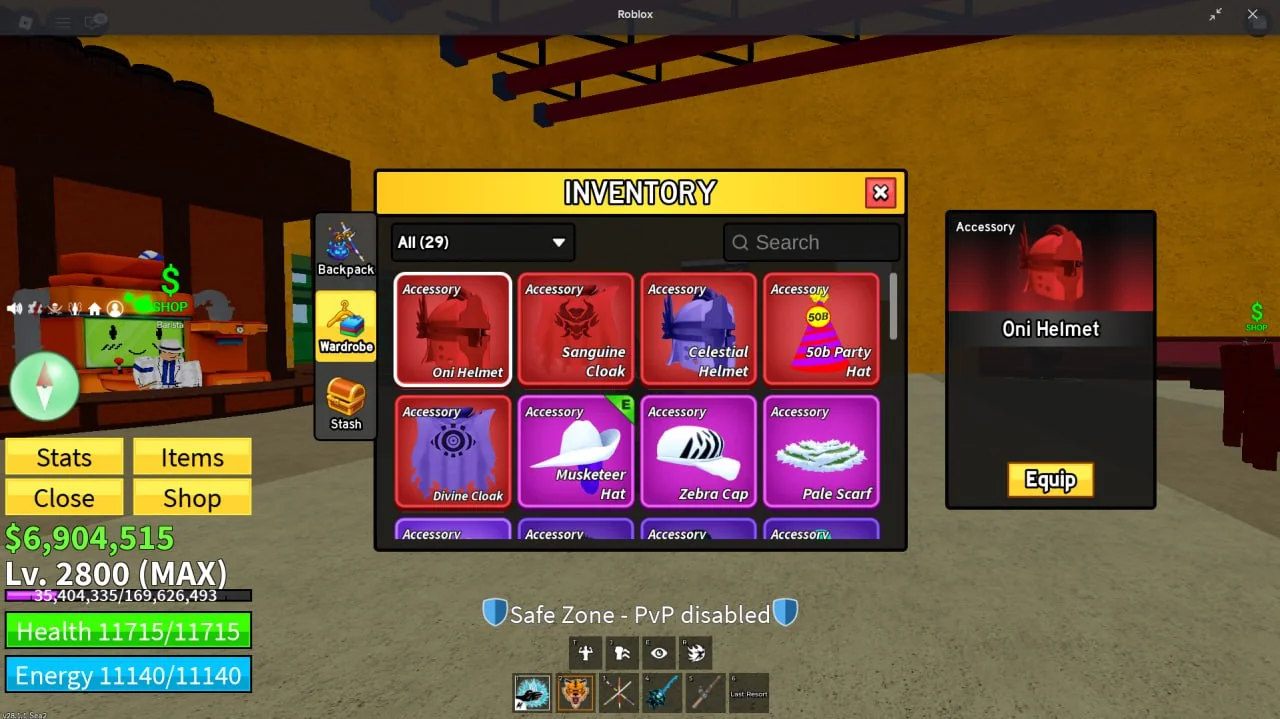This screenshot has height=719, width=1280.
Task: Close the Inventory window
Action: point(880,193)
